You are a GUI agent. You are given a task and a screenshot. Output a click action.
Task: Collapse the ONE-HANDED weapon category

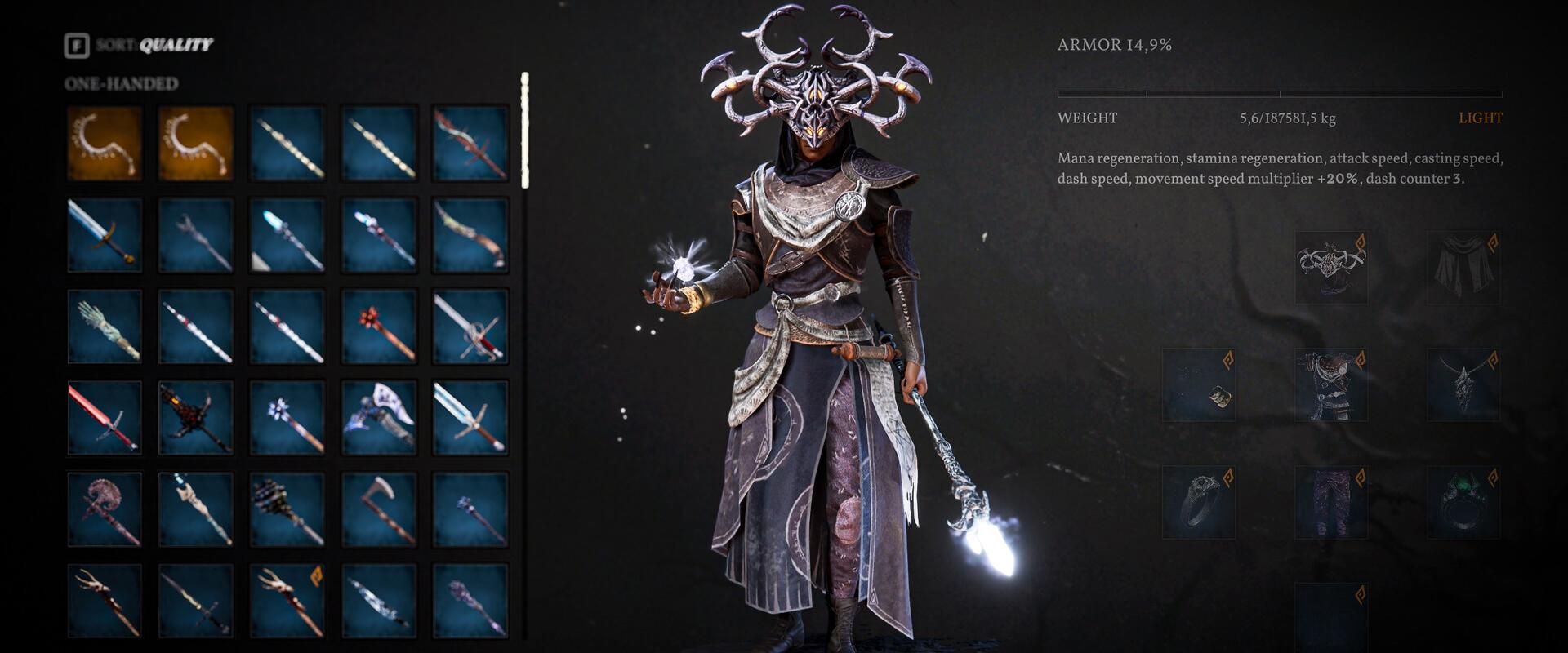coord(122,82)
